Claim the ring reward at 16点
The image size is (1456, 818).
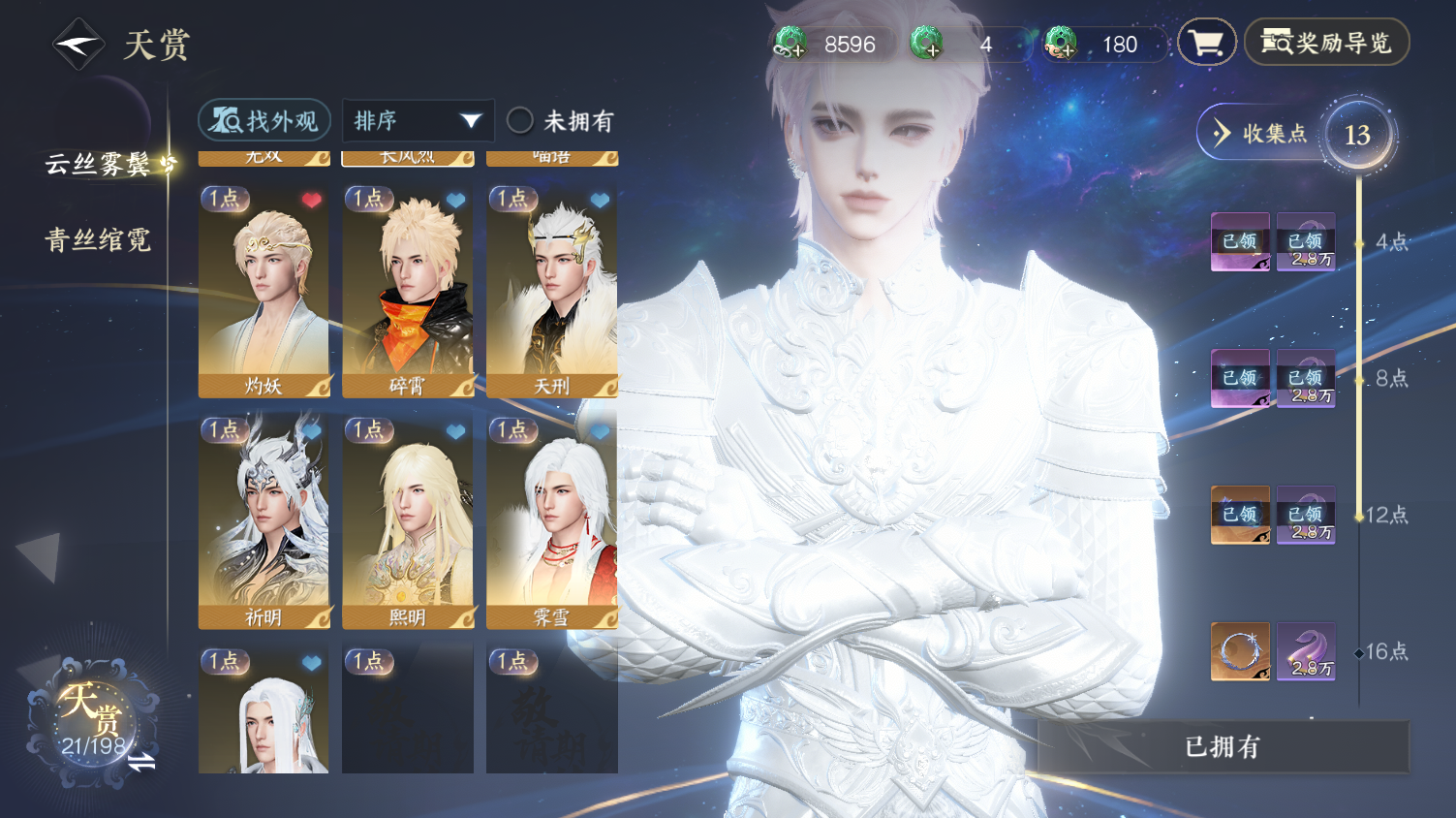click(1240, 651)
